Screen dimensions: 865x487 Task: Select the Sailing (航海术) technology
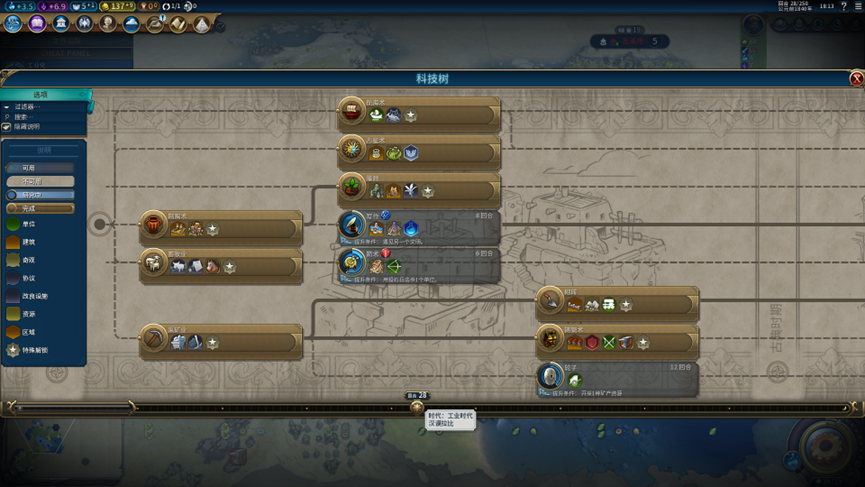[x=418, y=111]
